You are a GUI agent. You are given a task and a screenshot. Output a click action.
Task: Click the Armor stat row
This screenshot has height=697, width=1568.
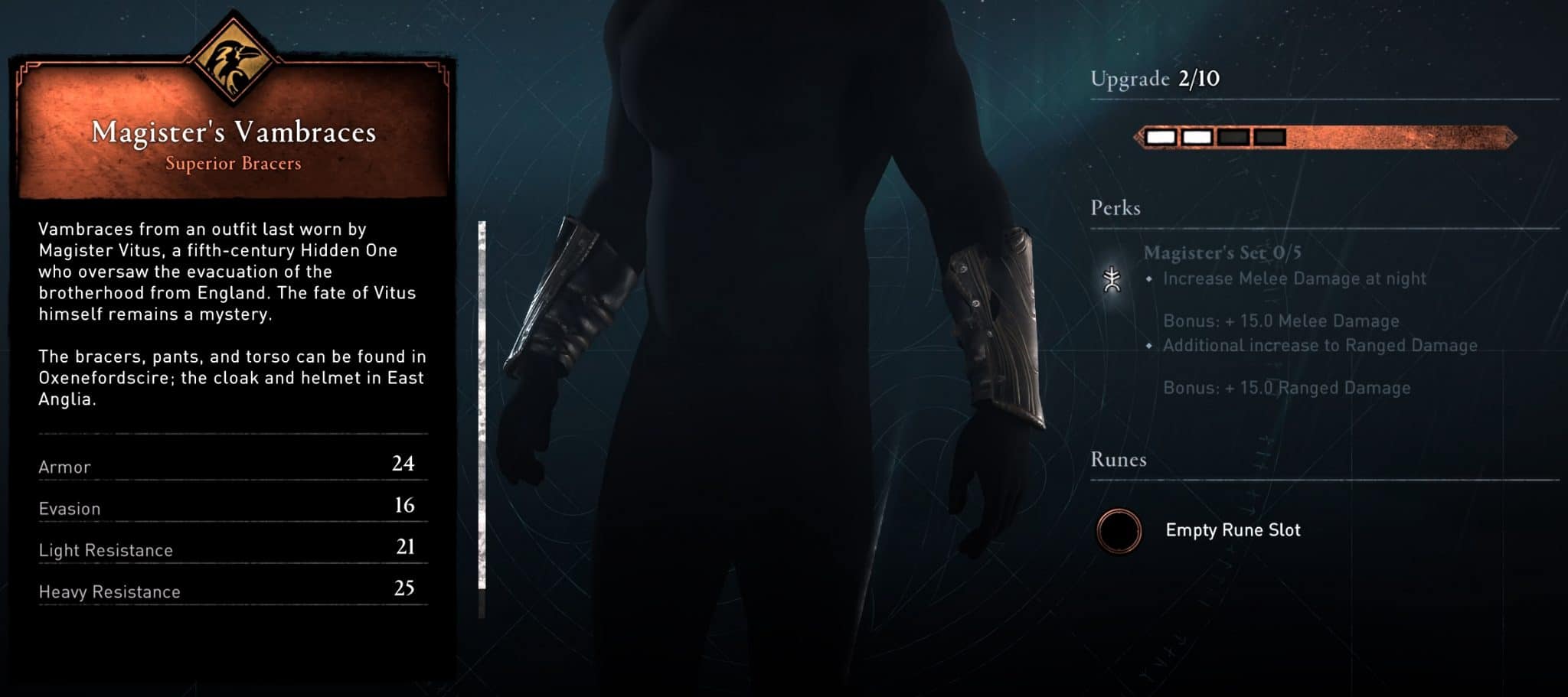230,466
